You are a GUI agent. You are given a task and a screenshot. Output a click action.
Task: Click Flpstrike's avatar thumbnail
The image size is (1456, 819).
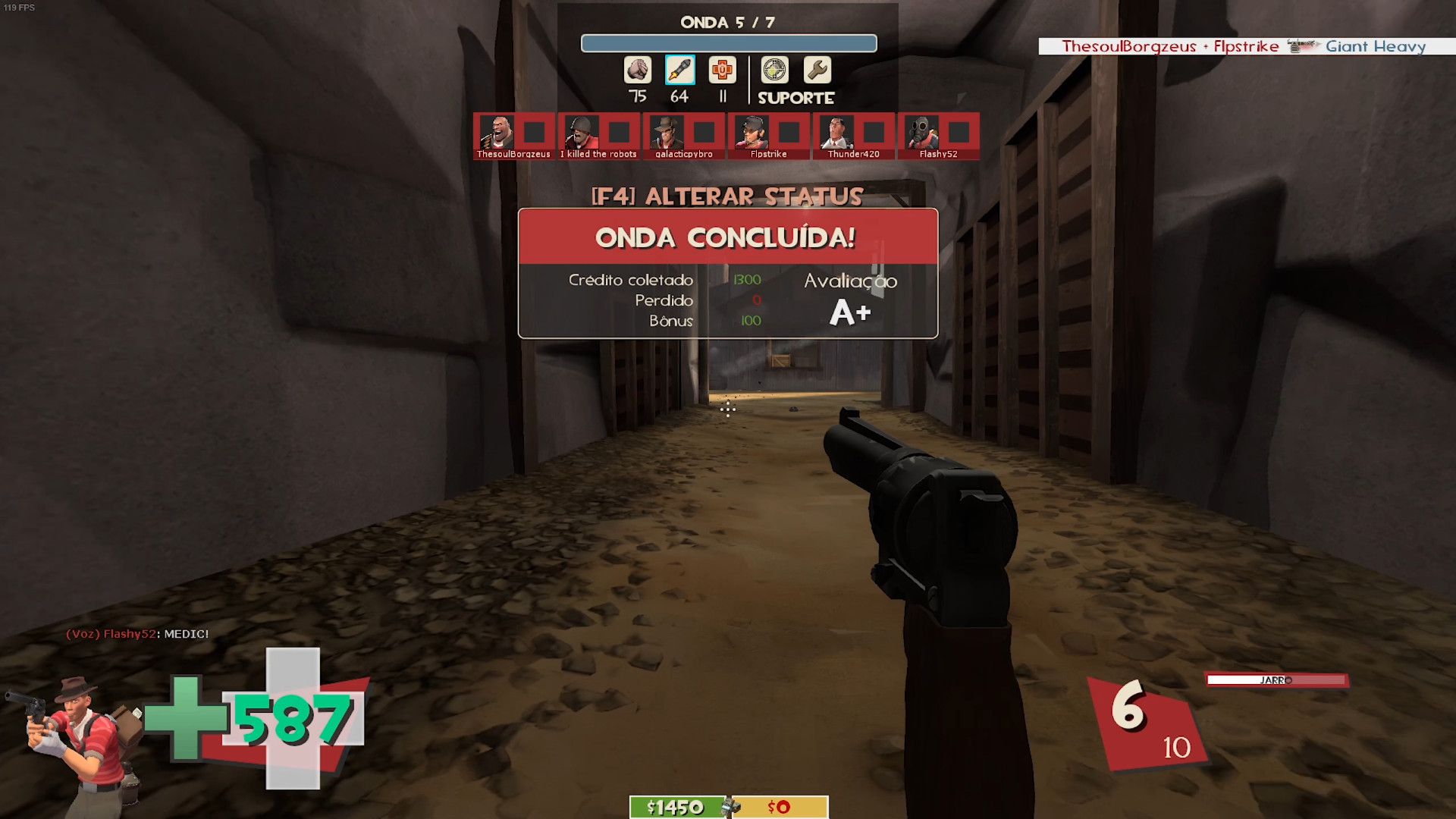(x=752, y=133)
